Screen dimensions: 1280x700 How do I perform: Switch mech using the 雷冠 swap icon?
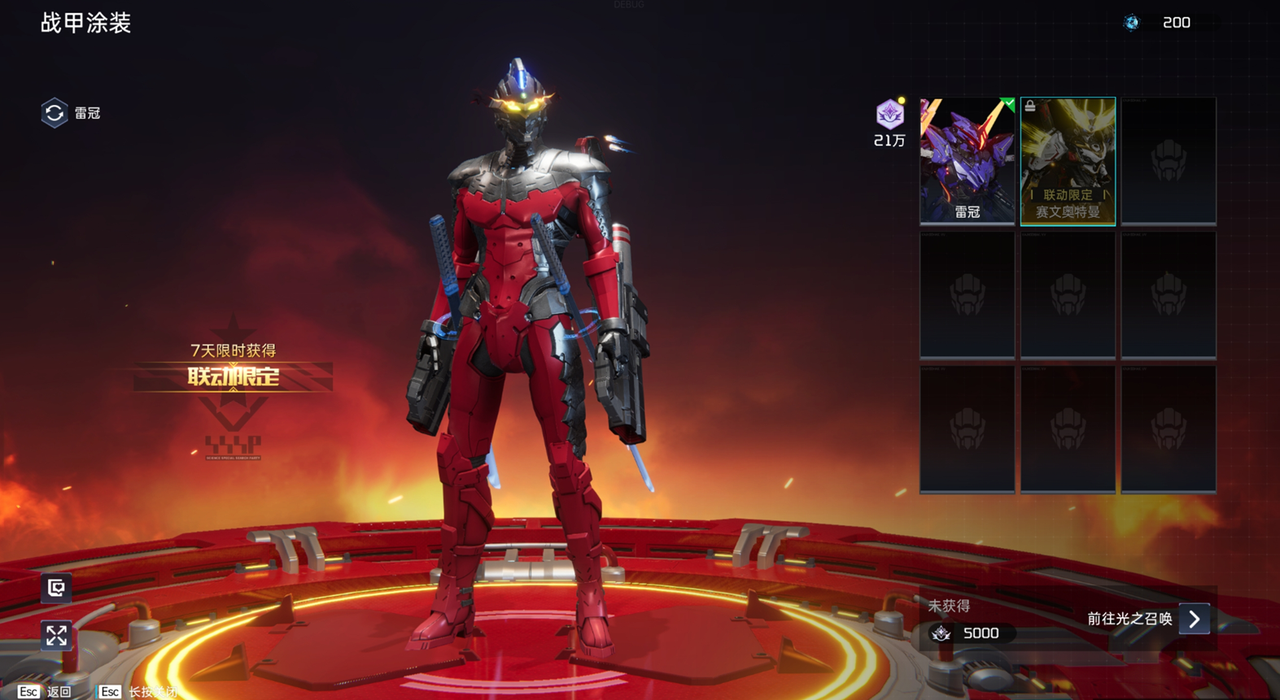tap(54, 113)
